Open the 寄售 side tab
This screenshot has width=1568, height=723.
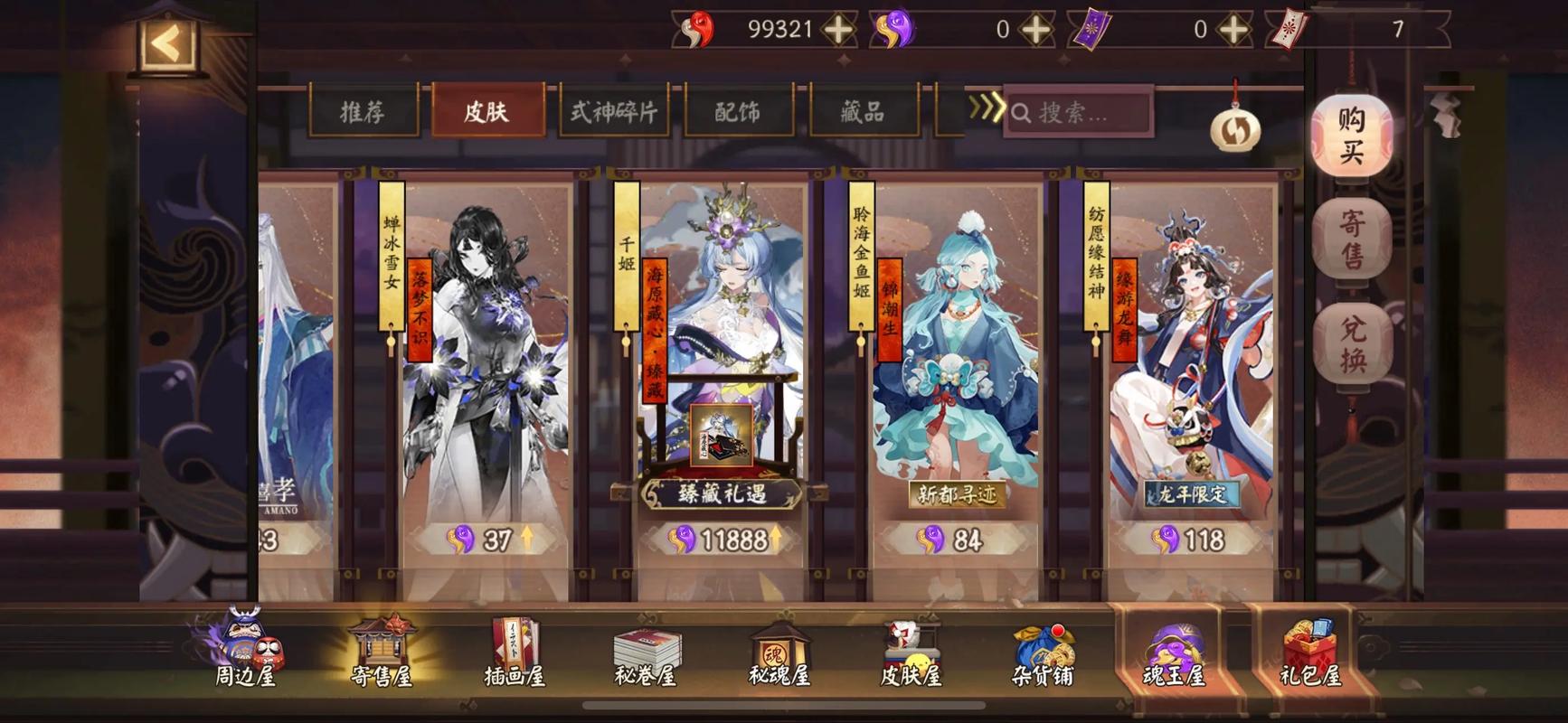click(1352, 239)
